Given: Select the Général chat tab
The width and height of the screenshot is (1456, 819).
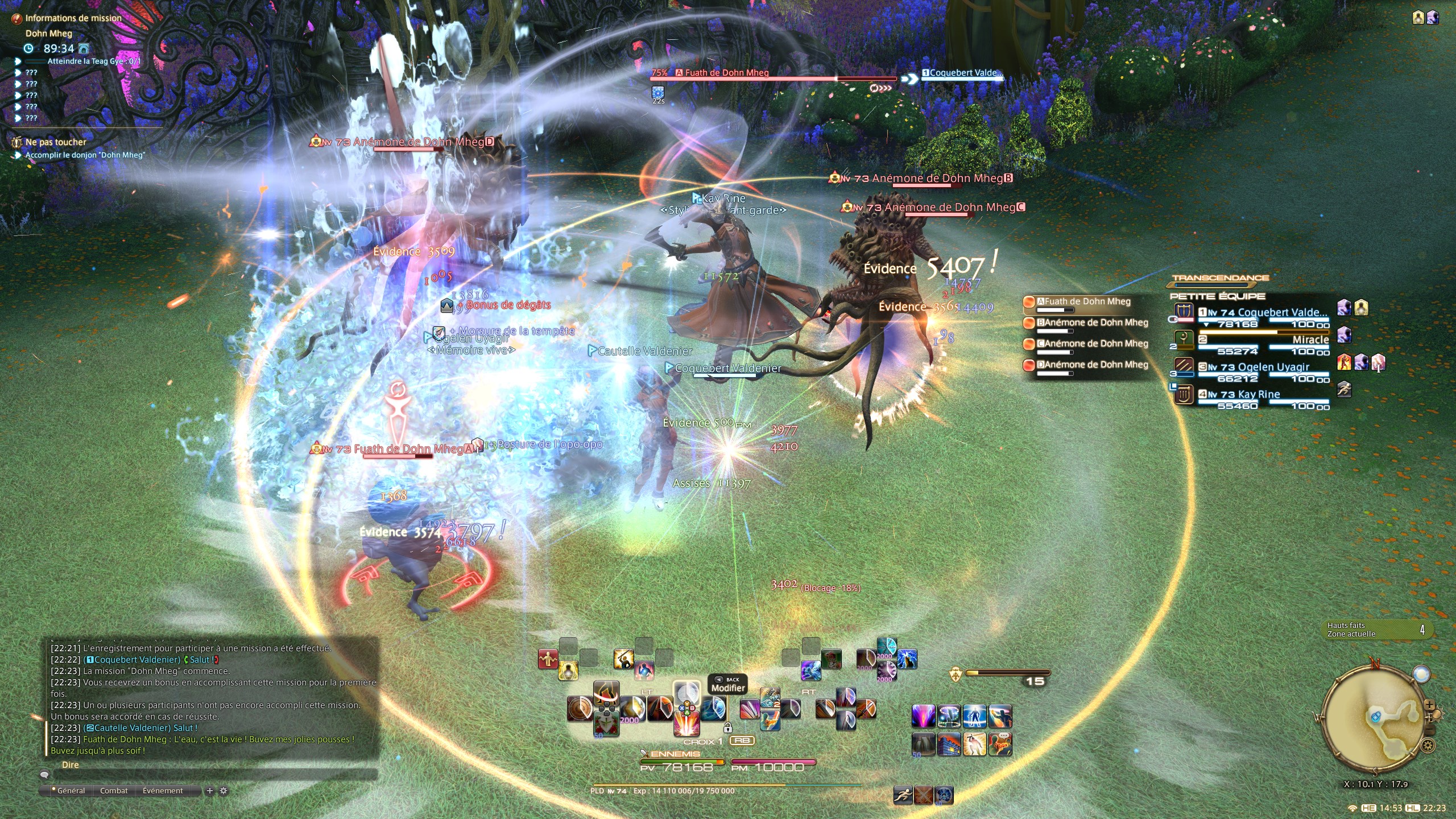Looking at the screenshot, I should 71,791.
